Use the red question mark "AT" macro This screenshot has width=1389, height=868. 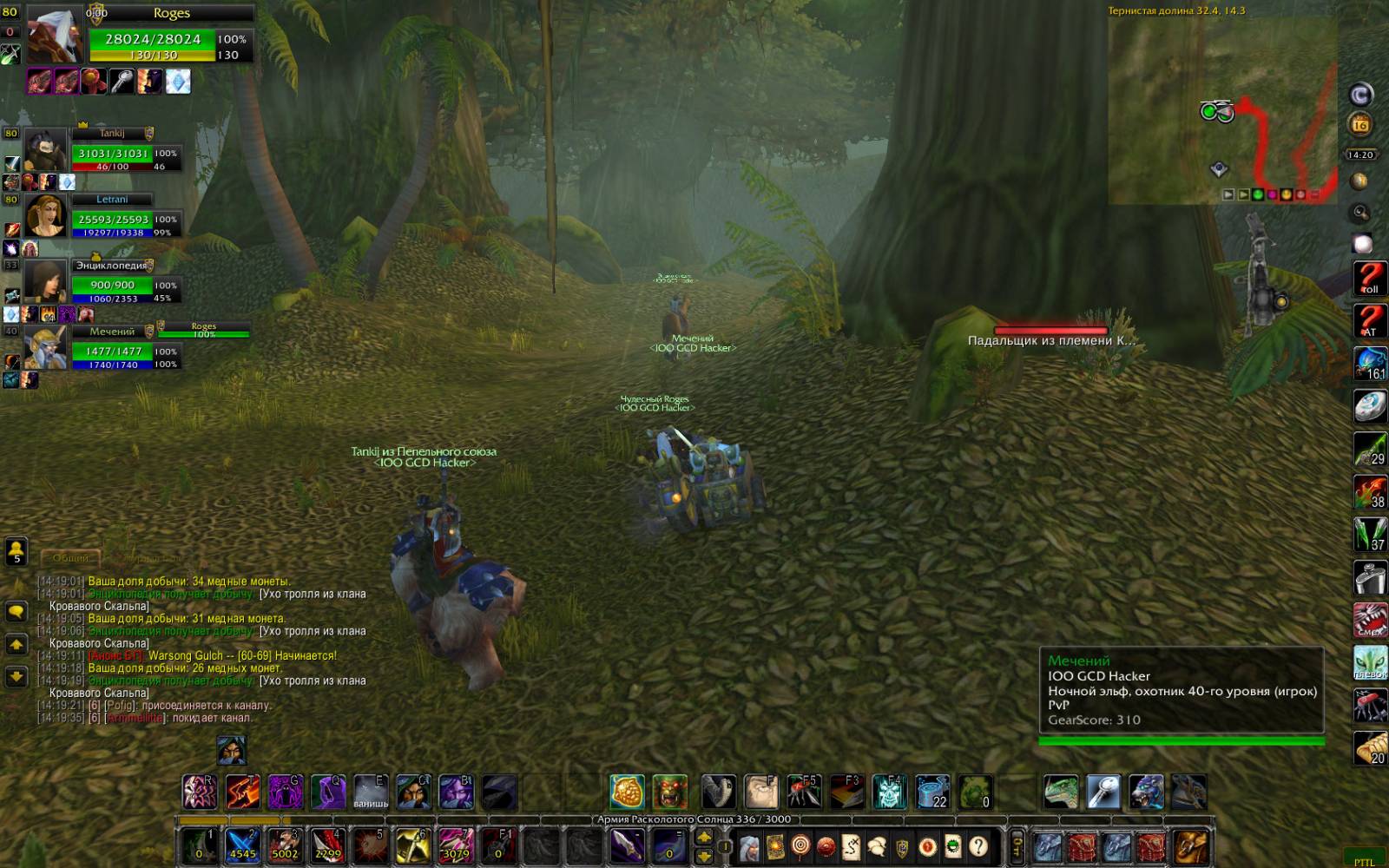[1370, 321]
